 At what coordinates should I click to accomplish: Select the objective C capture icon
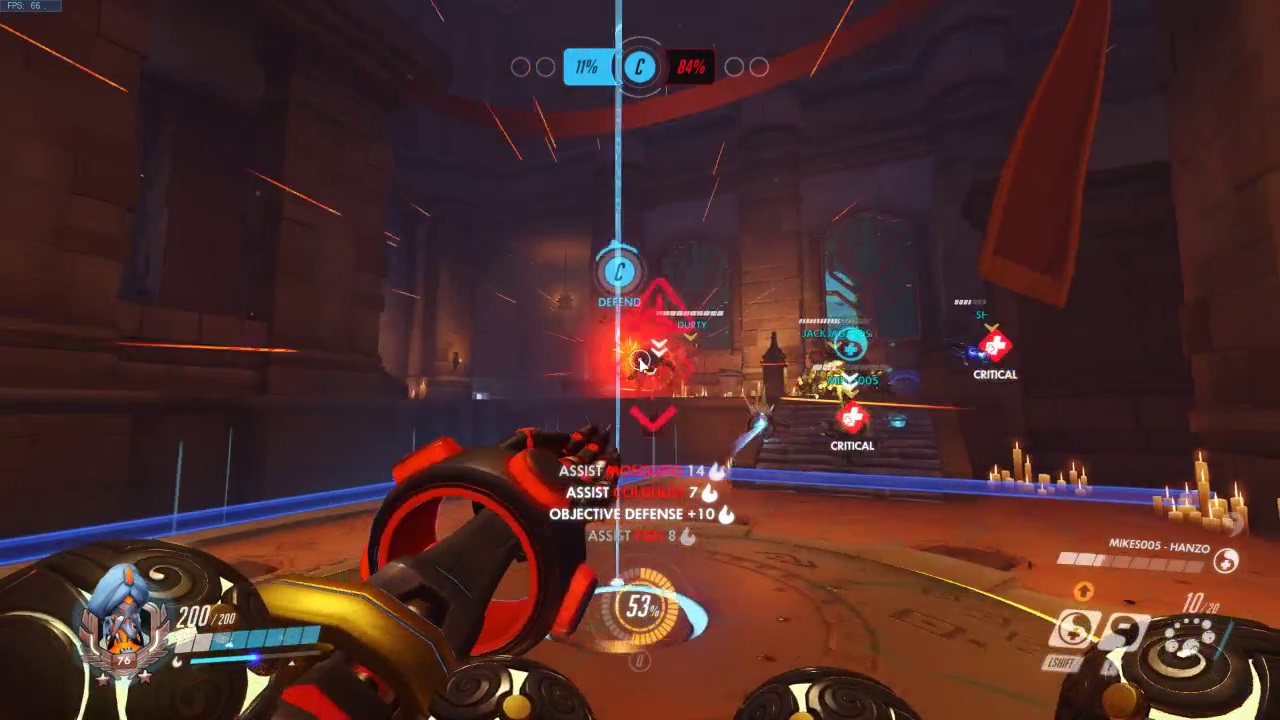(x=640, y=67)
